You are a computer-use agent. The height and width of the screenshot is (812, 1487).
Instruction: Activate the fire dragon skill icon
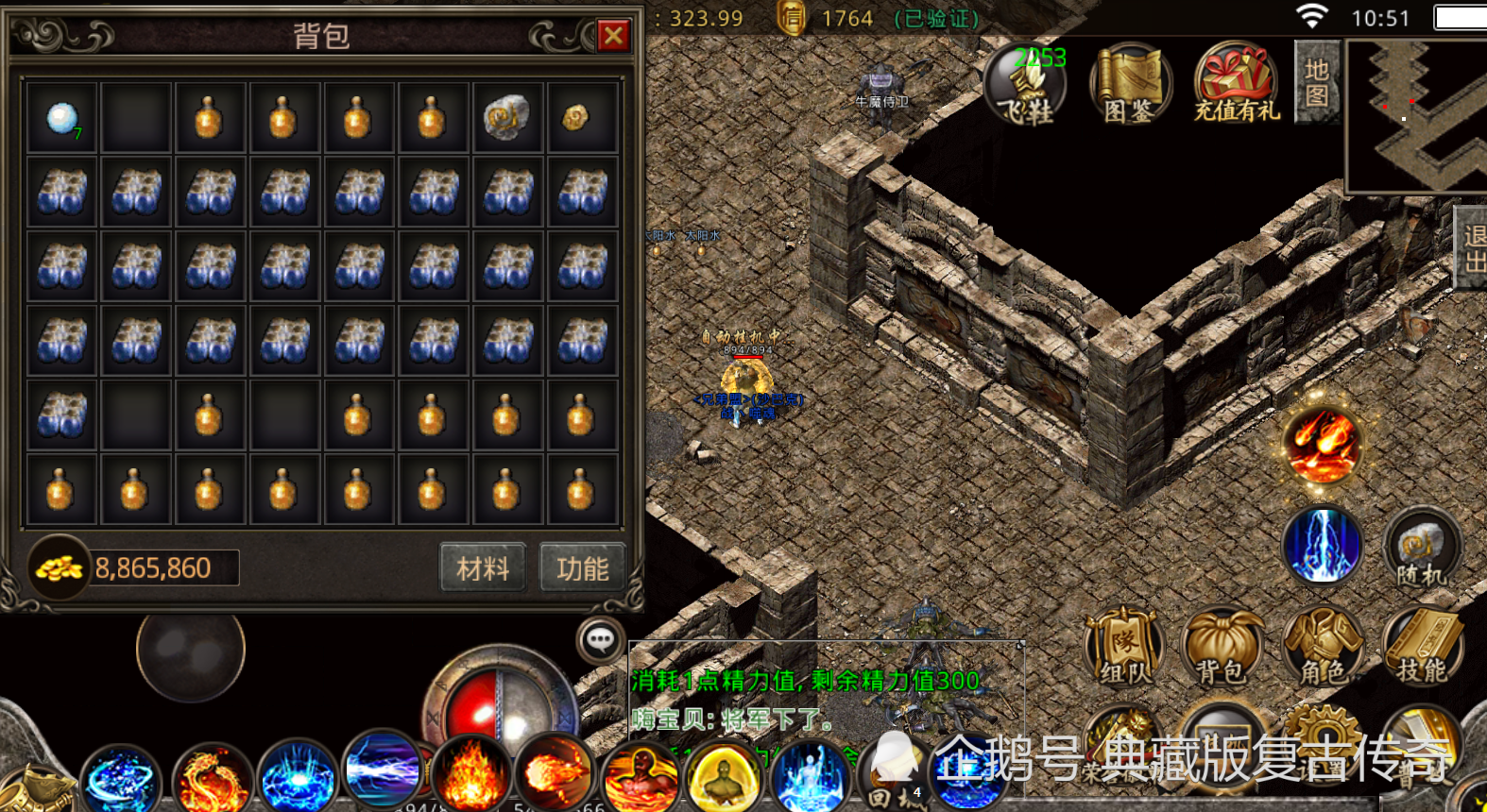(x=212, y=780)
